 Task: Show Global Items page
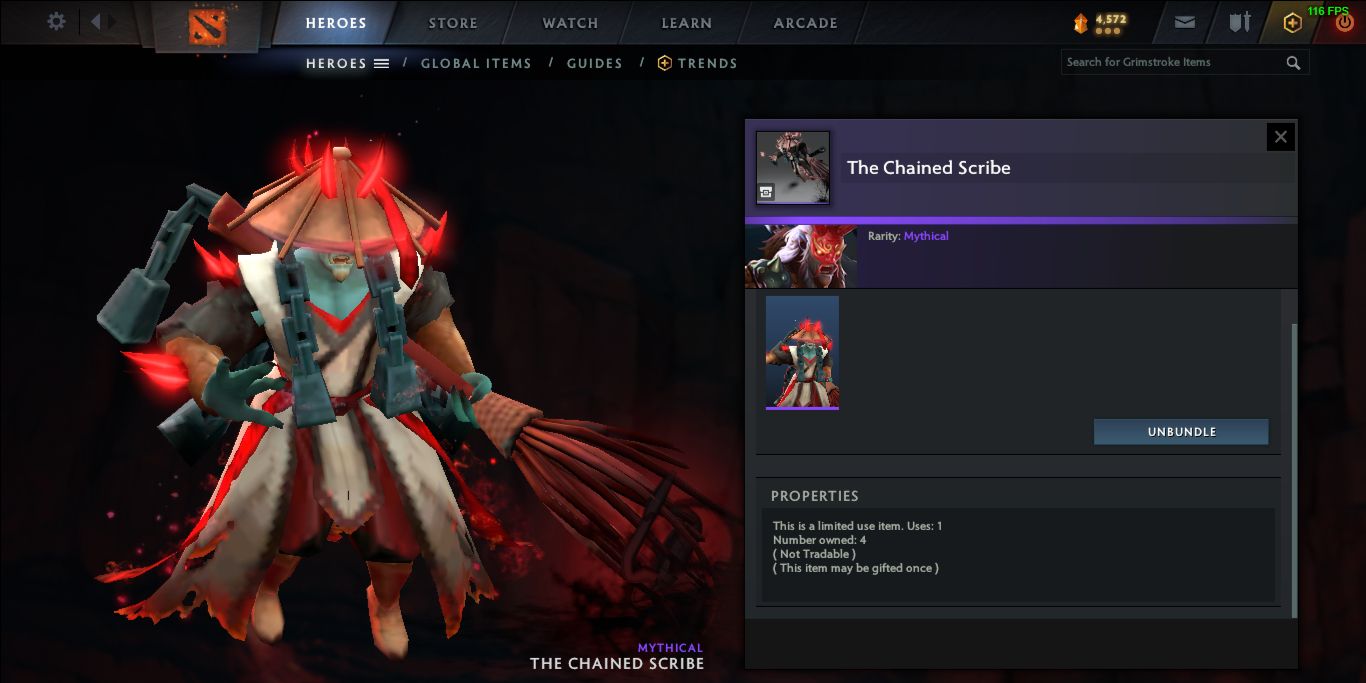click(476, 63)
